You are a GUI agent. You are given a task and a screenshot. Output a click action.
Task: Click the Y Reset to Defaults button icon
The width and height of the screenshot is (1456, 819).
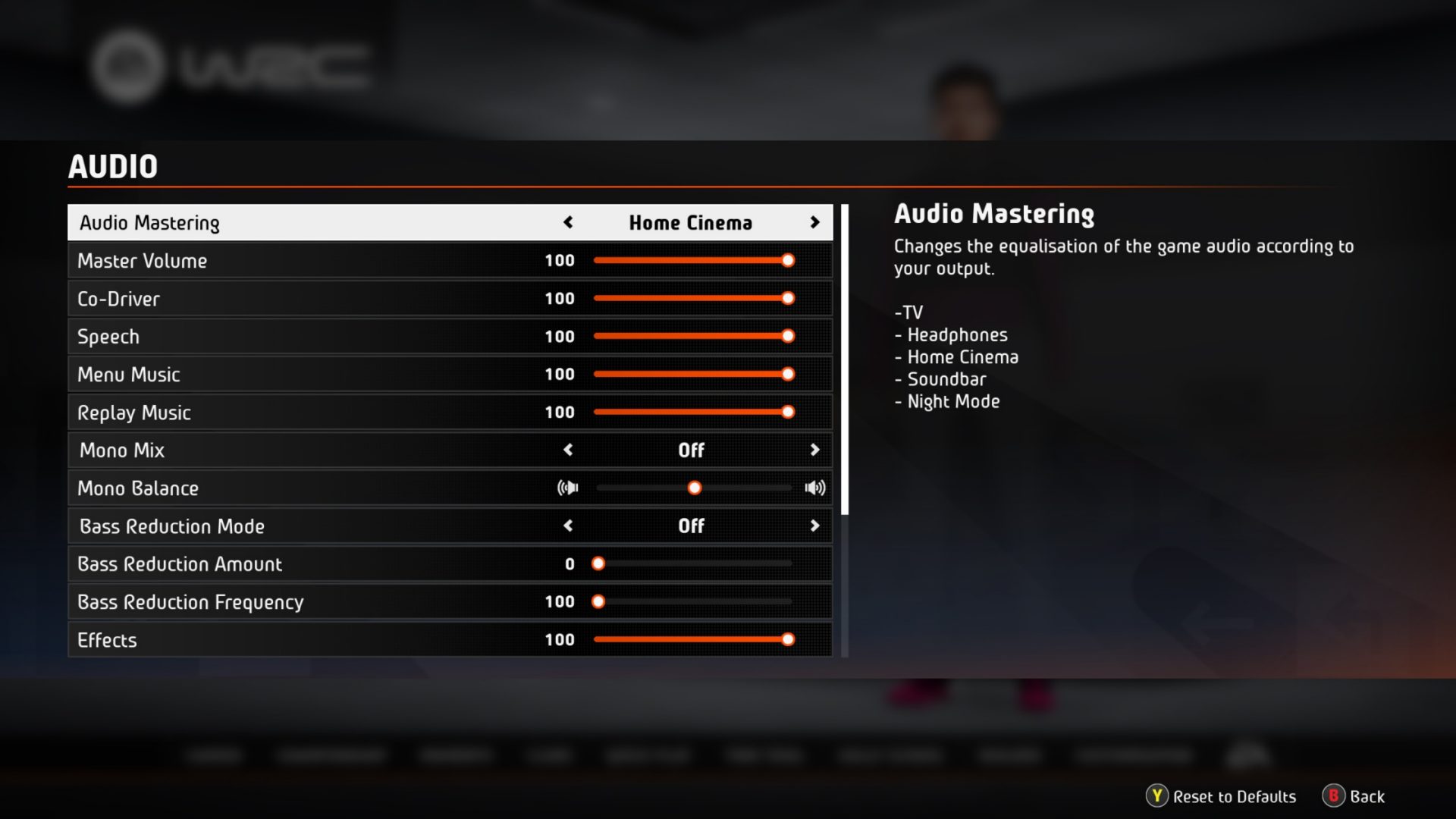coord(1156,797)
